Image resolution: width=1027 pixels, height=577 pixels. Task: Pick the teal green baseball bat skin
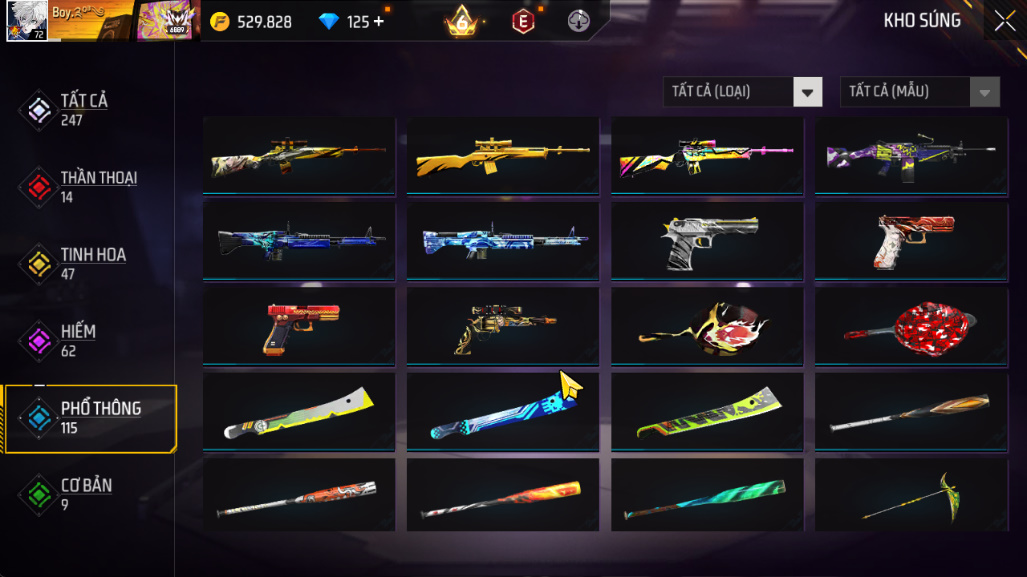point(707,496)
